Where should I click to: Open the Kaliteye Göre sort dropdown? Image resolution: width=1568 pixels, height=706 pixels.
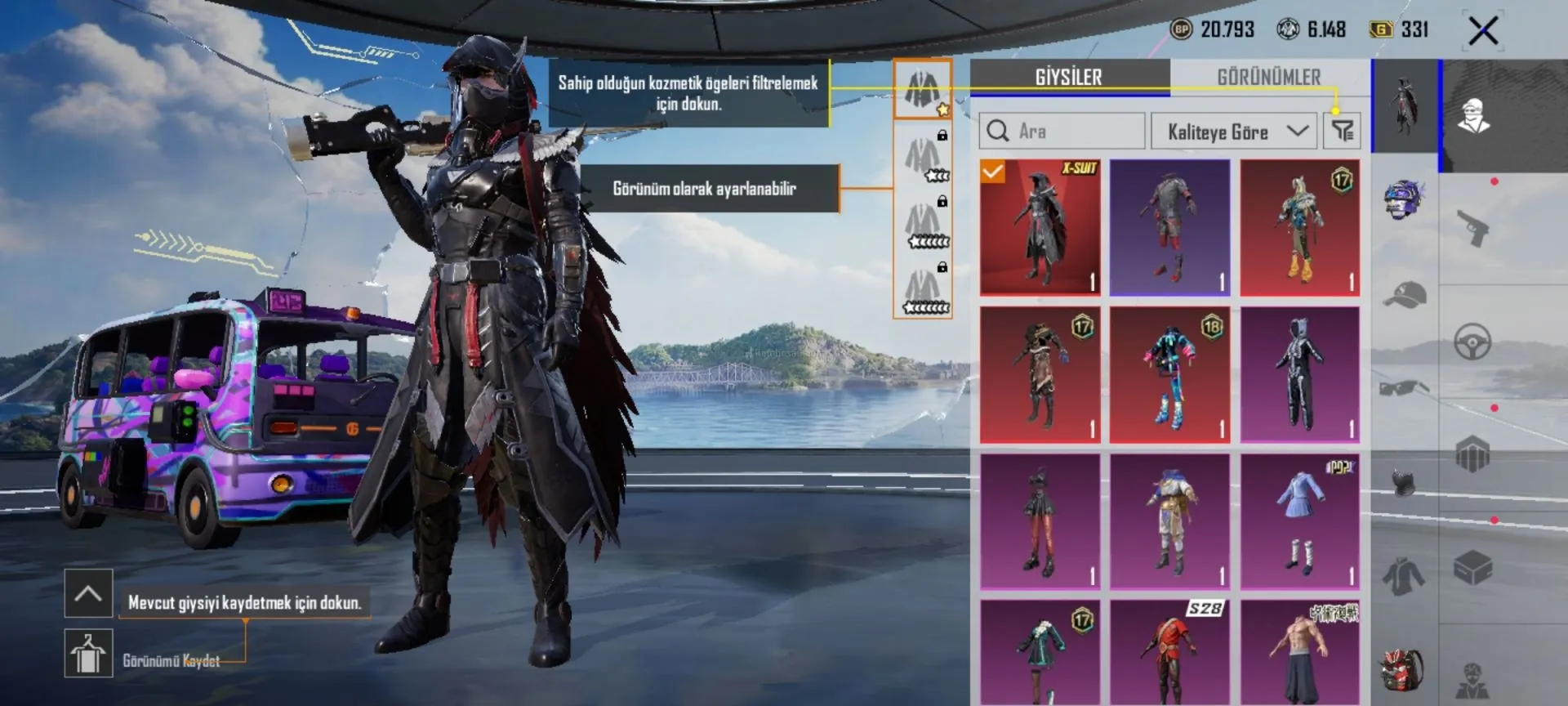pyautogui.click(x=1233, y=132)
